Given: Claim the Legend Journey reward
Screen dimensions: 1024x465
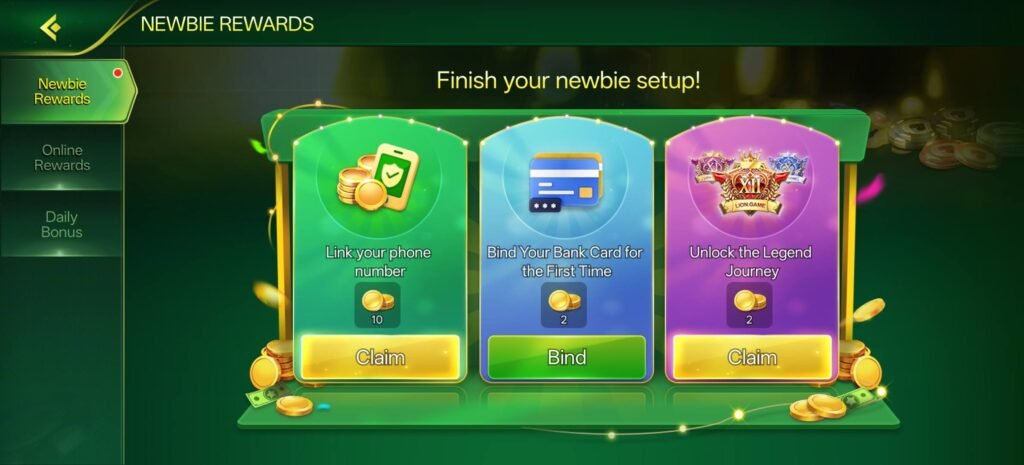Looking at the screenshot, I should 752,357.
